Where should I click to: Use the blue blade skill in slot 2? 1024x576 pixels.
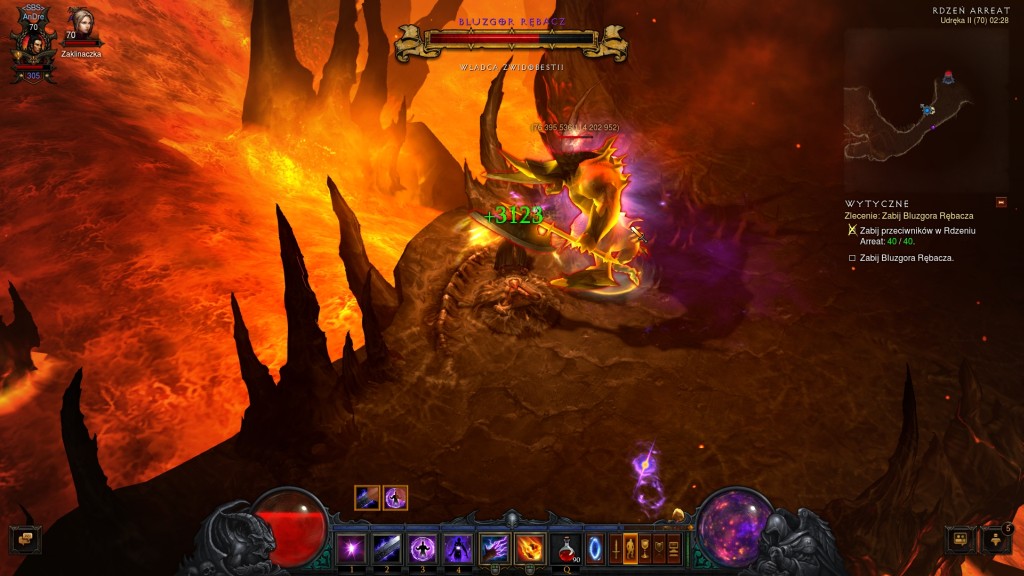[x=387, y=548]
